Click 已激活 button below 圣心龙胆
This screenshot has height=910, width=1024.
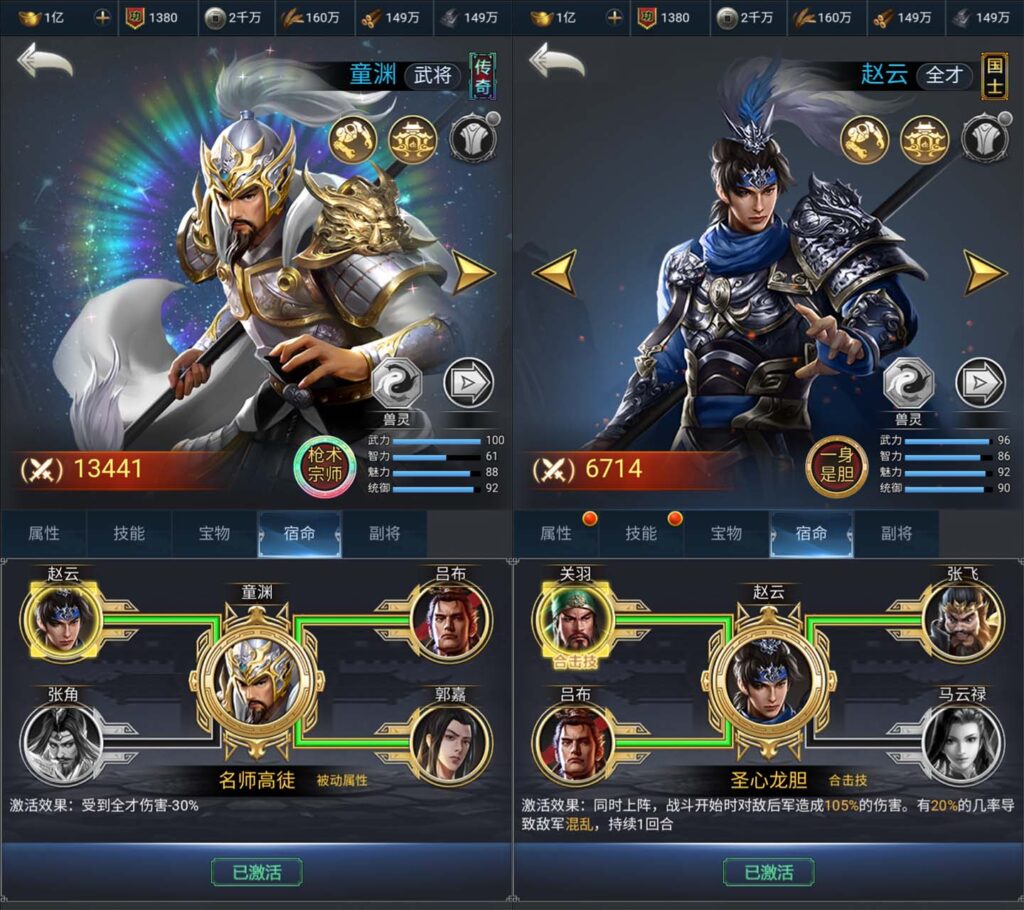pos(768,871)
